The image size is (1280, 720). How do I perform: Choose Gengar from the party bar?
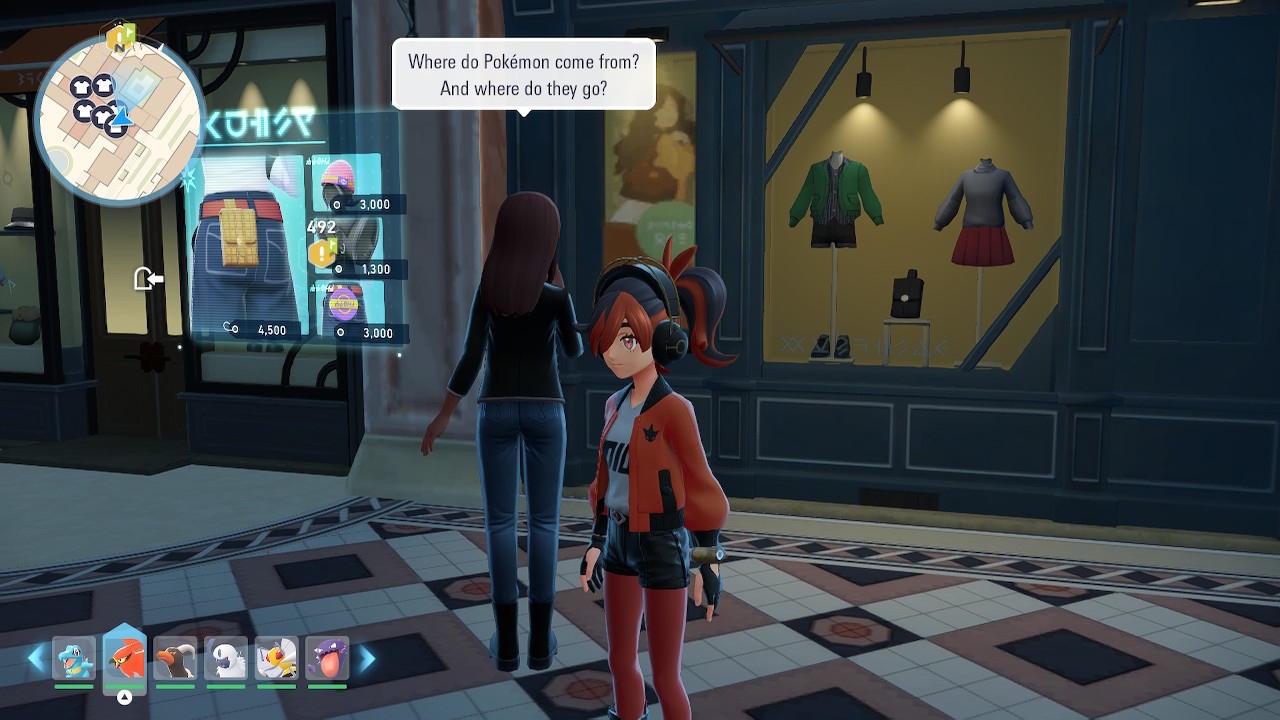(x=327, y=659)
